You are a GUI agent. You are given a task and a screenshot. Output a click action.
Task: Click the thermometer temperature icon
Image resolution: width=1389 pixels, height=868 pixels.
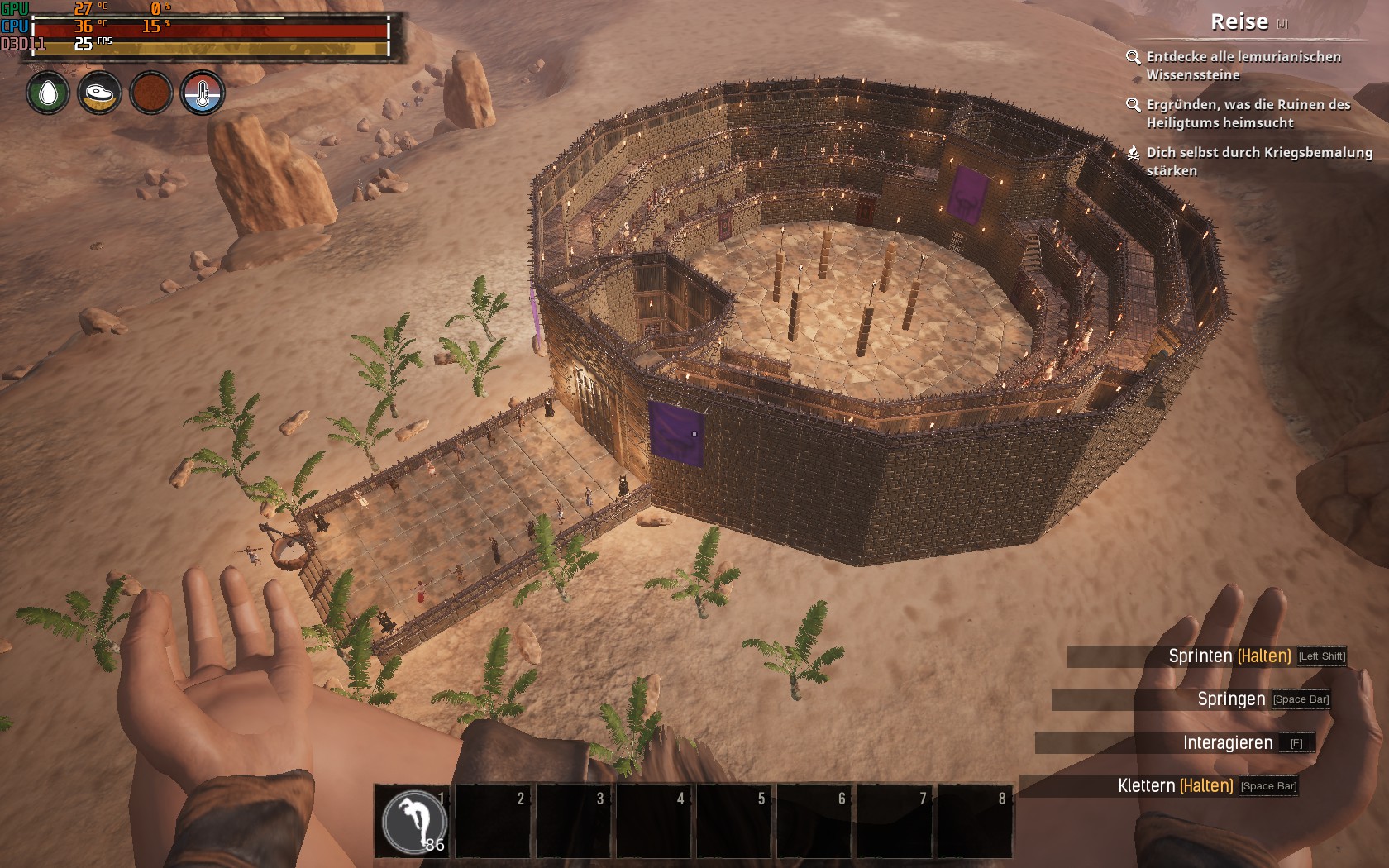202,93
